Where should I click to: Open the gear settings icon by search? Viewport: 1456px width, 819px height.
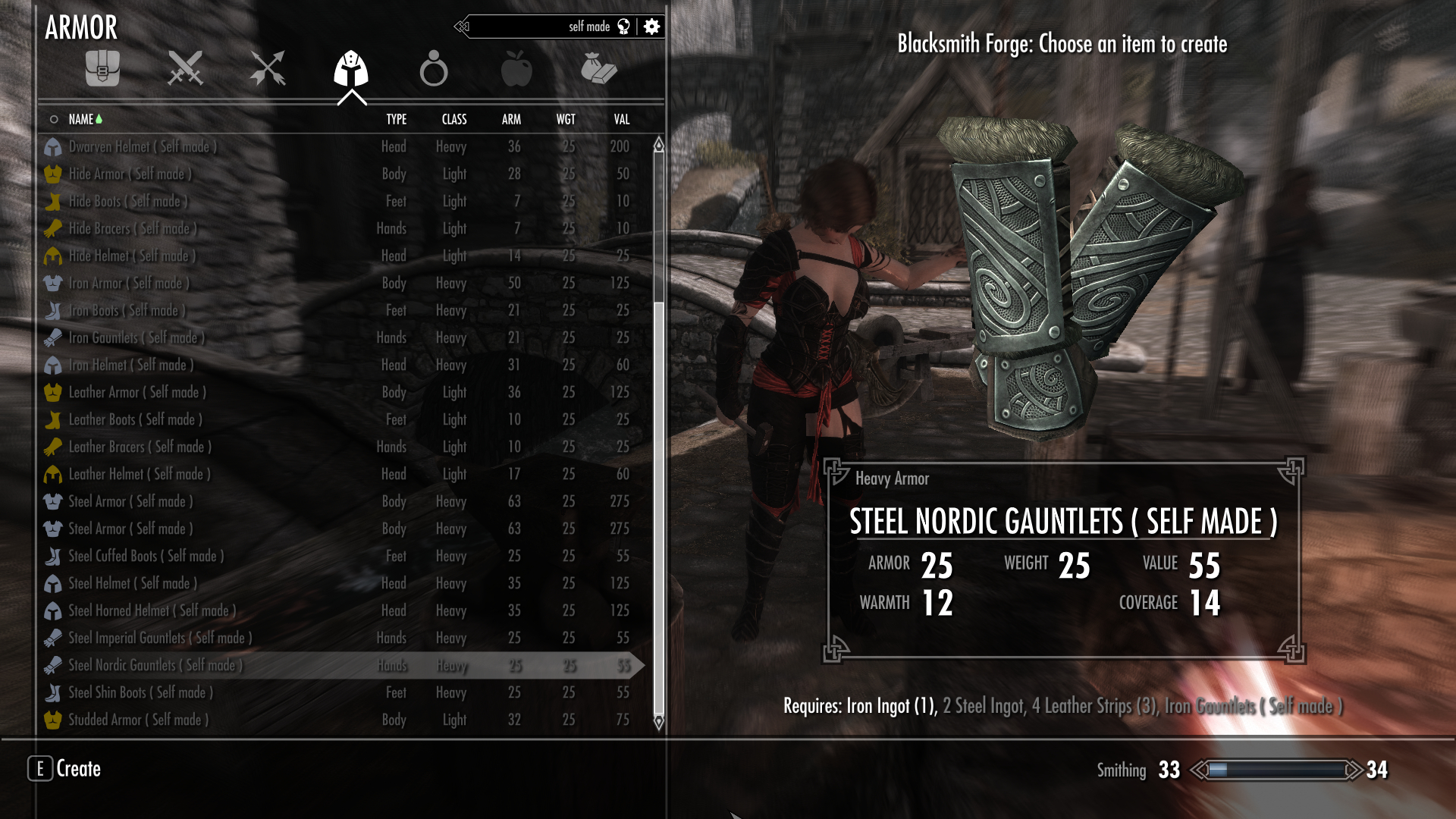(x=651, y=27)
